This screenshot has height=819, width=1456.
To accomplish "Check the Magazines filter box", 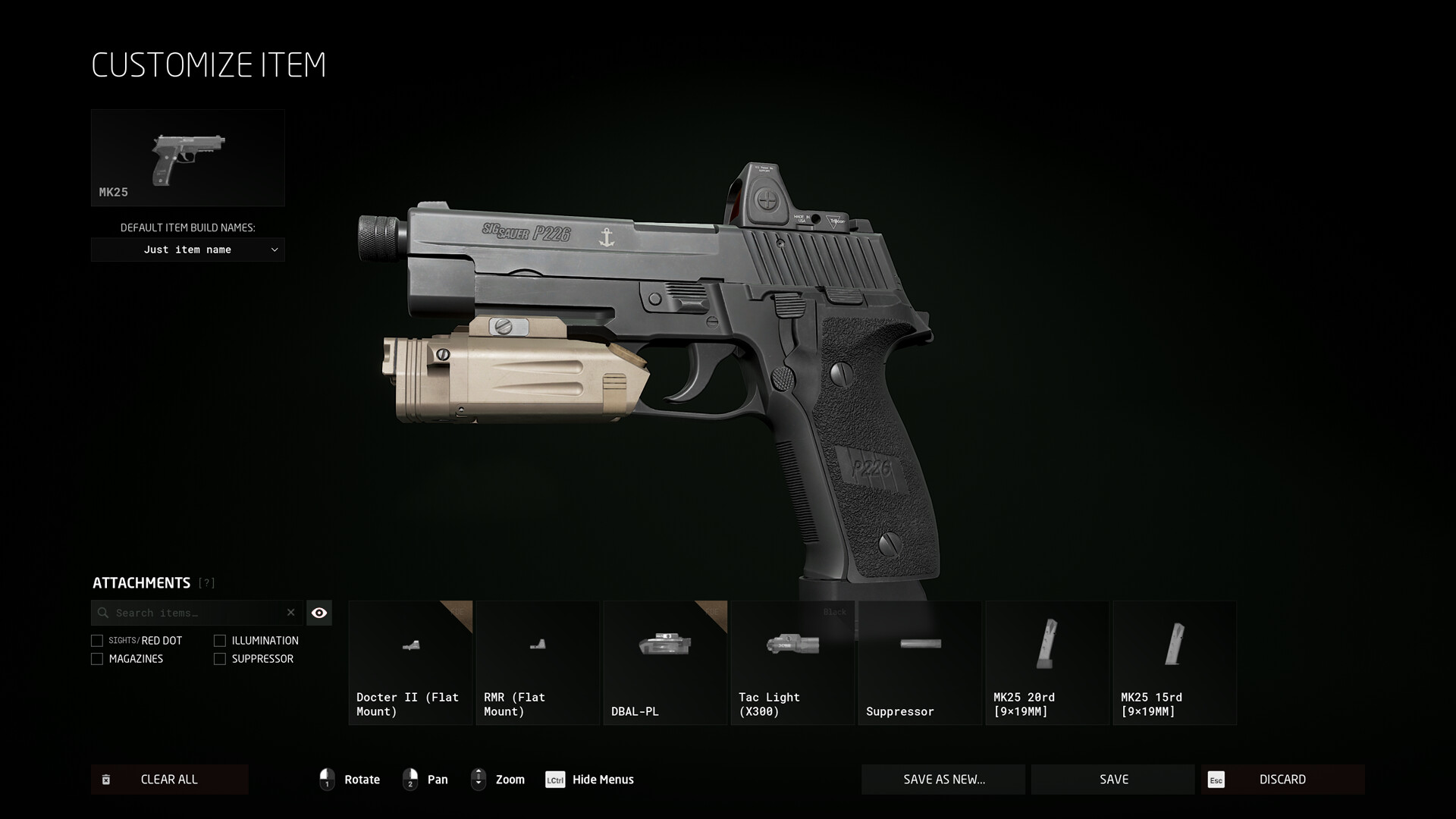I will 97,659.
